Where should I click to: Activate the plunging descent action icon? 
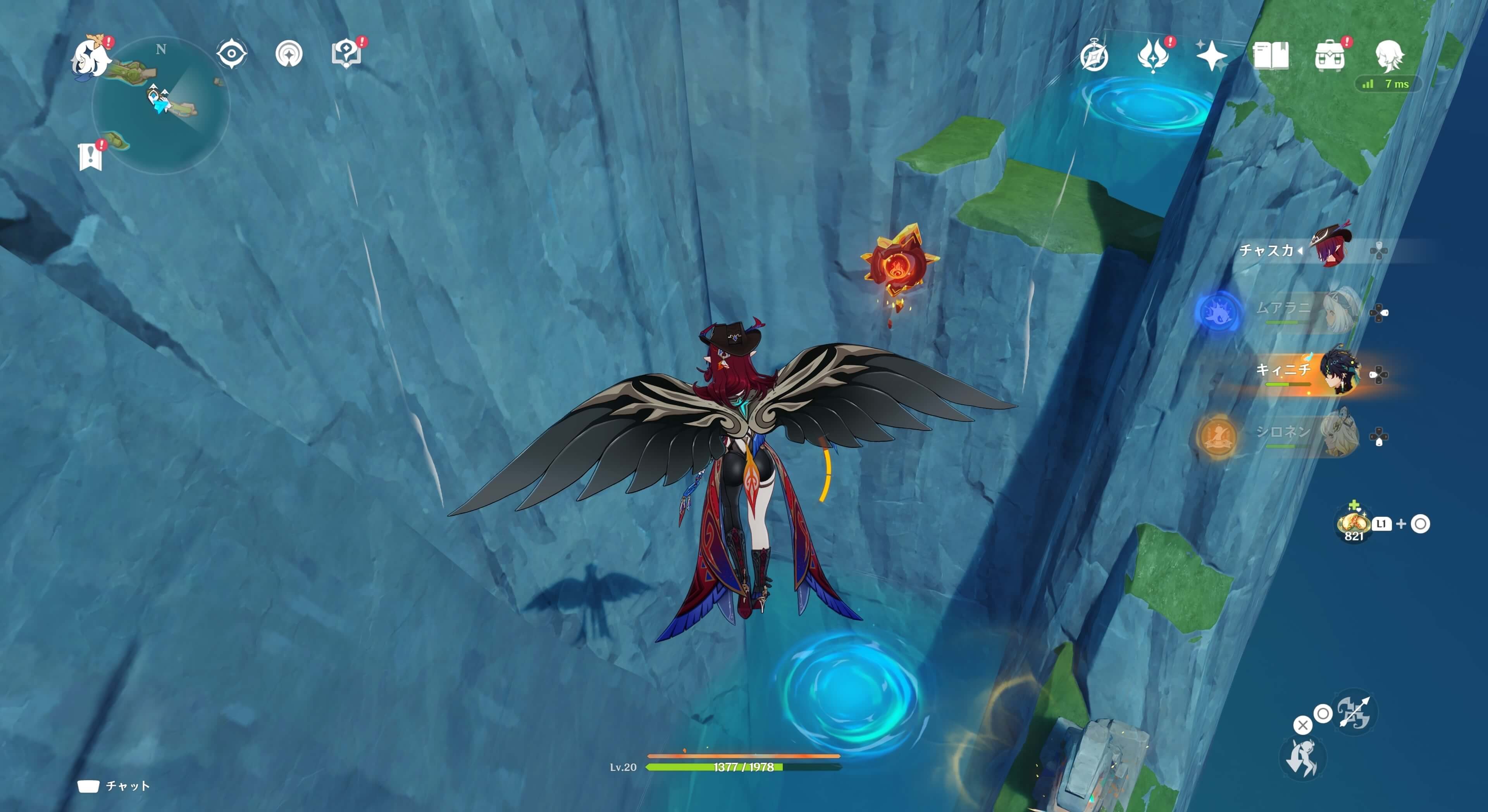pos(1302,757)
